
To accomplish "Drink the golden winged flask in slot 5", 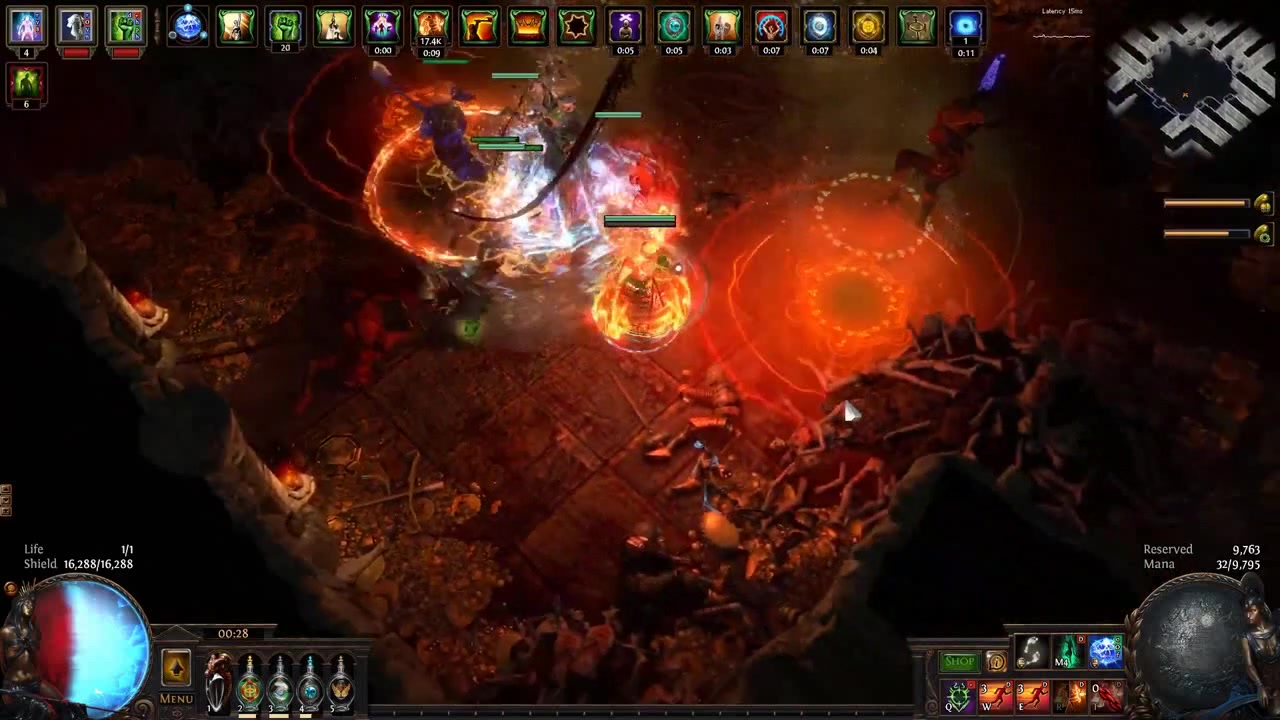I will pyautogui.click(x=342, y=684).
